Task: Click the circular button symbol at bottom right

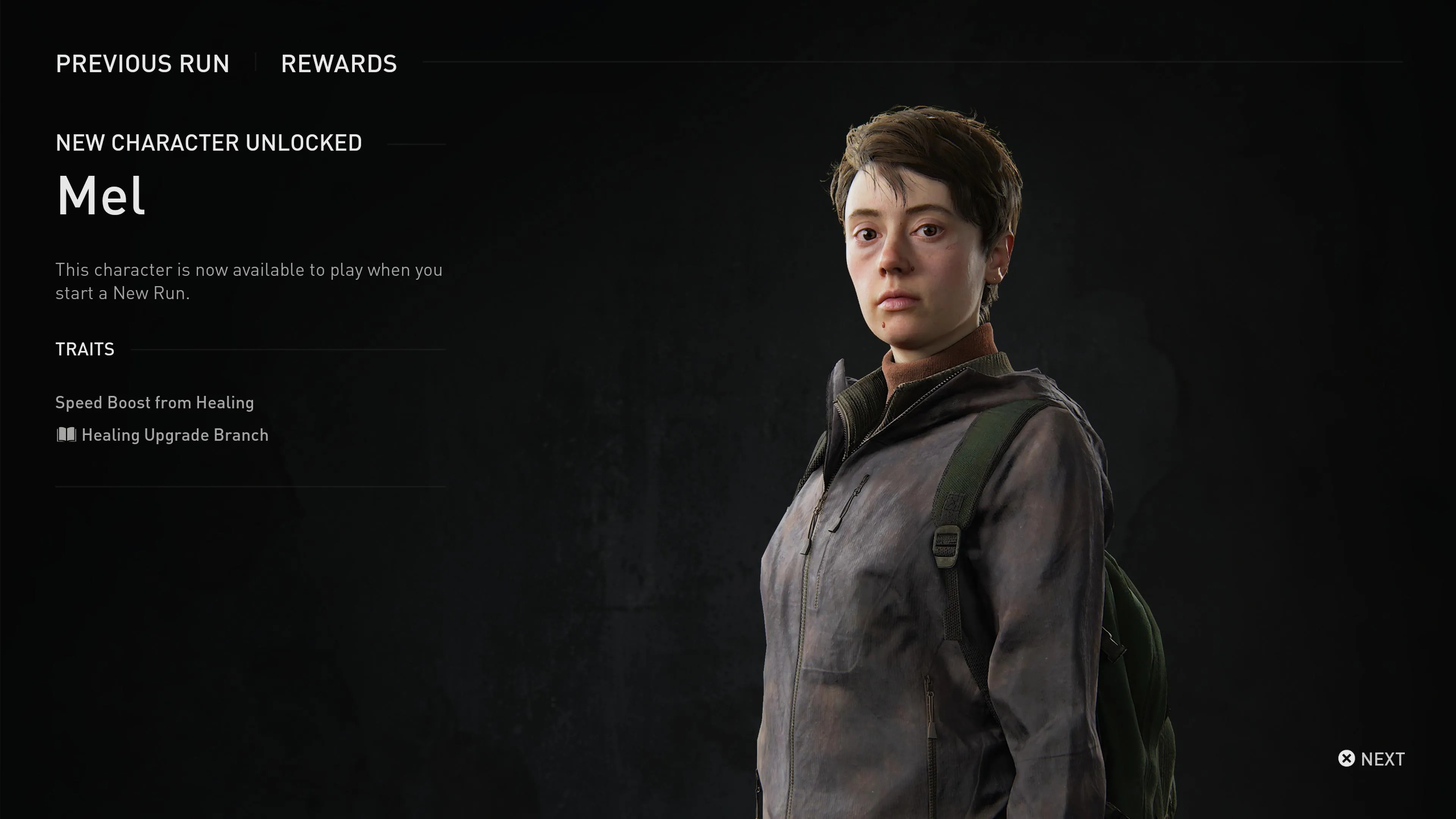Action: [1347, 759]
